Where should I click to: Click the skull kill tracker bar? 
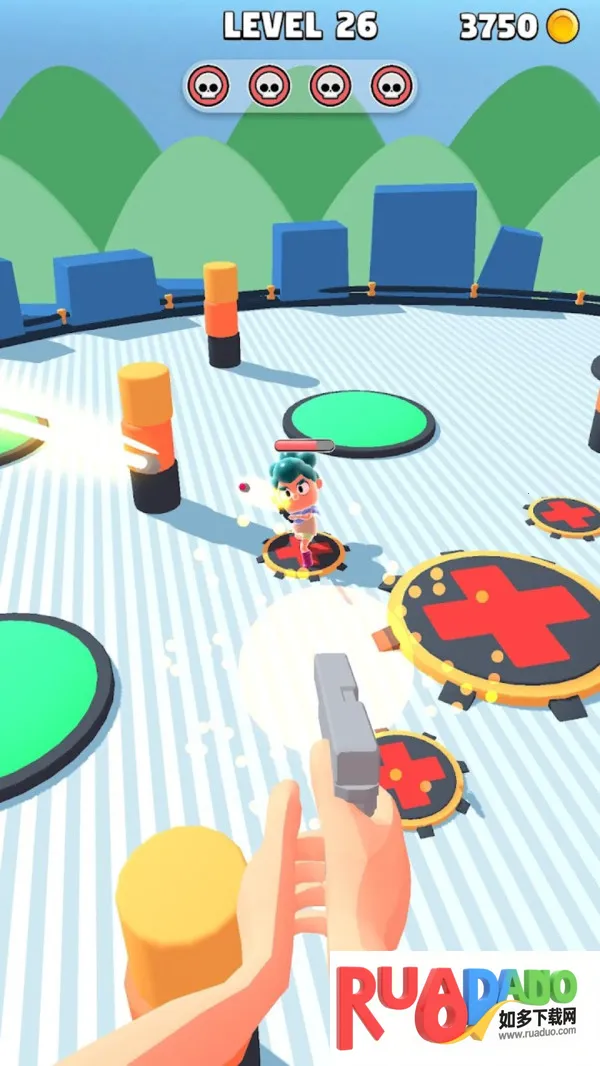[299, 87]
